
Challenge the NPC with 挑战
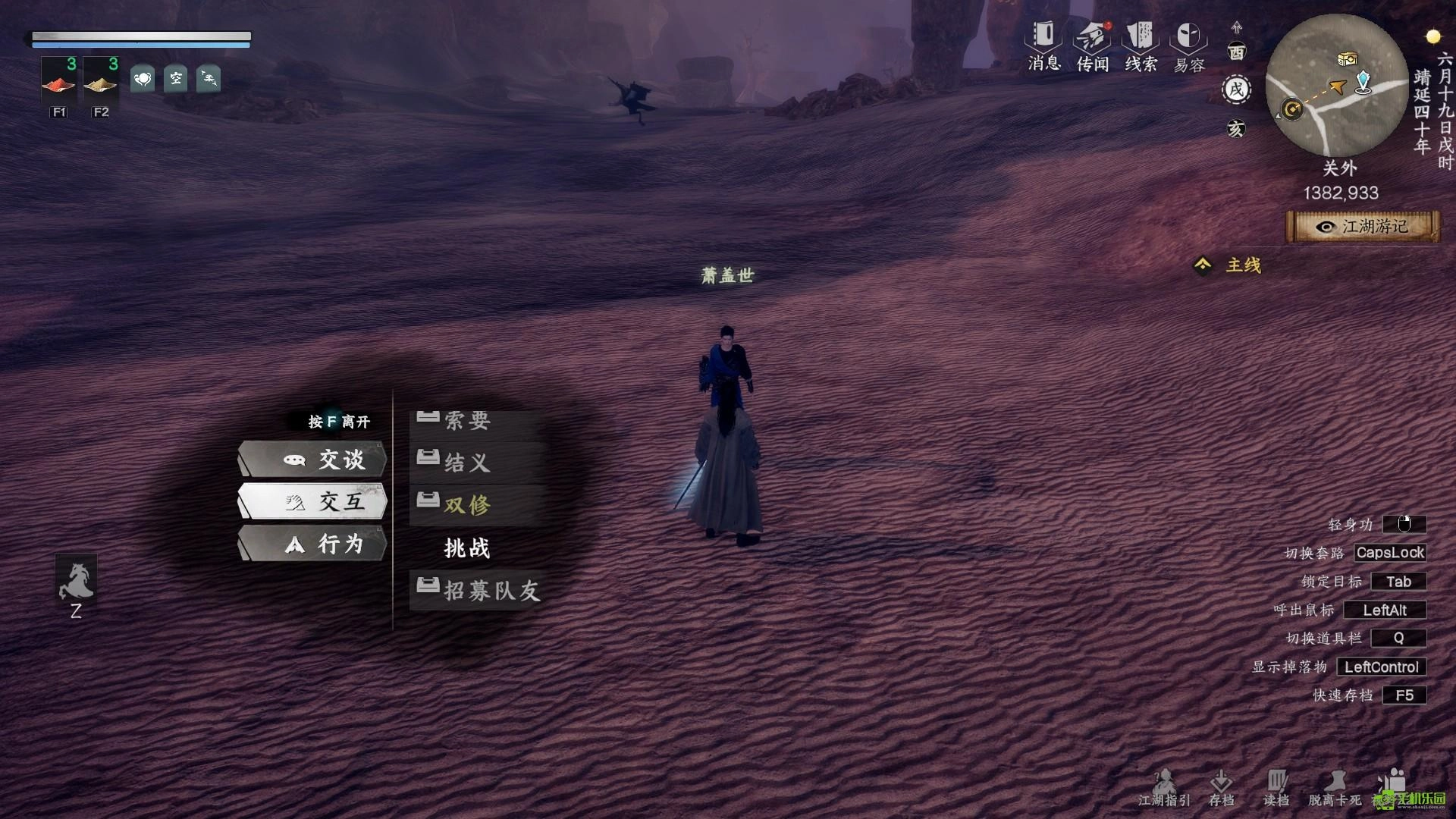pyautogui.click(x=466, y=548)
